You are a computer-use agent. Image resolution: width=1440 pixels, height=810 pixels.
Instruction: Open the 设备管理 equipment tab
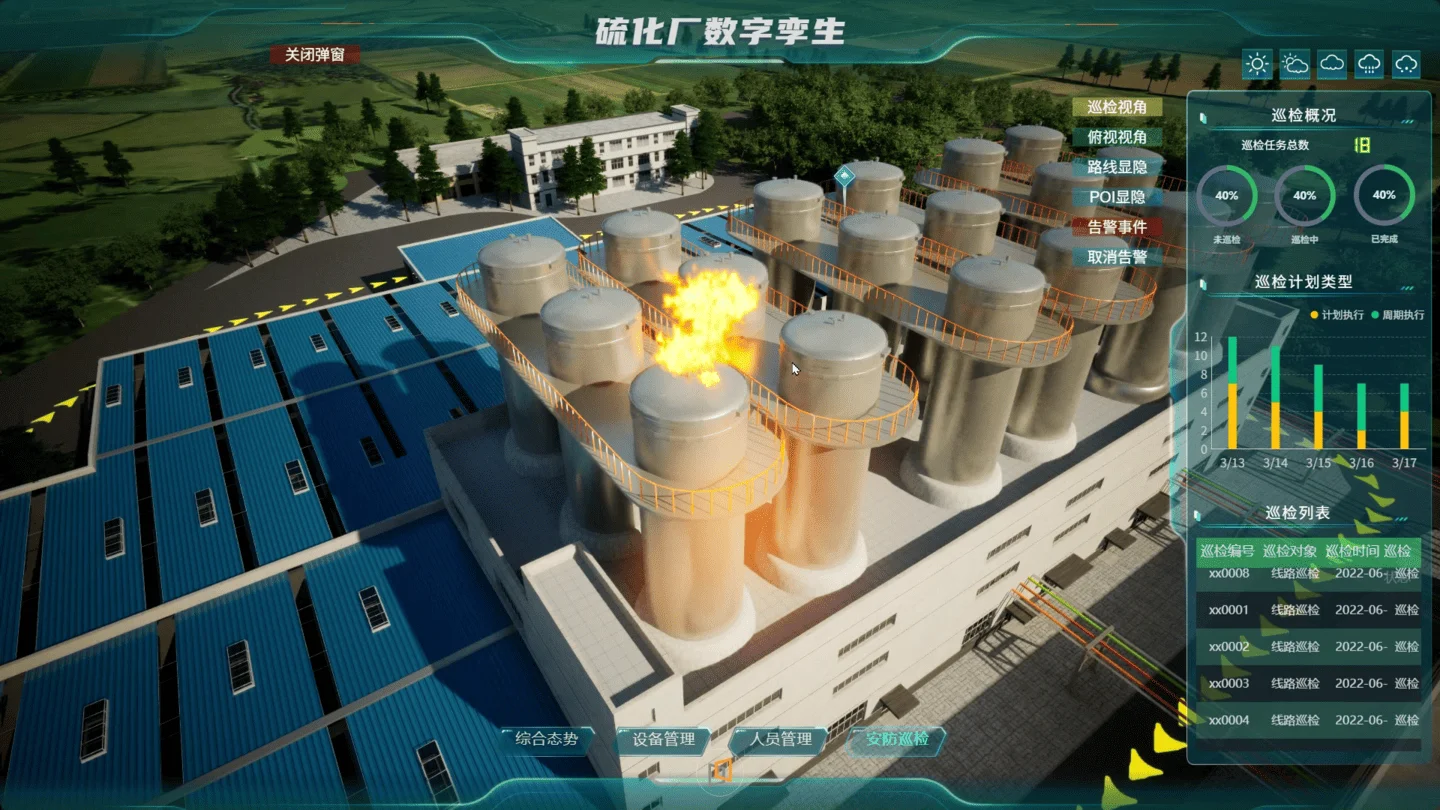(663, 740)
